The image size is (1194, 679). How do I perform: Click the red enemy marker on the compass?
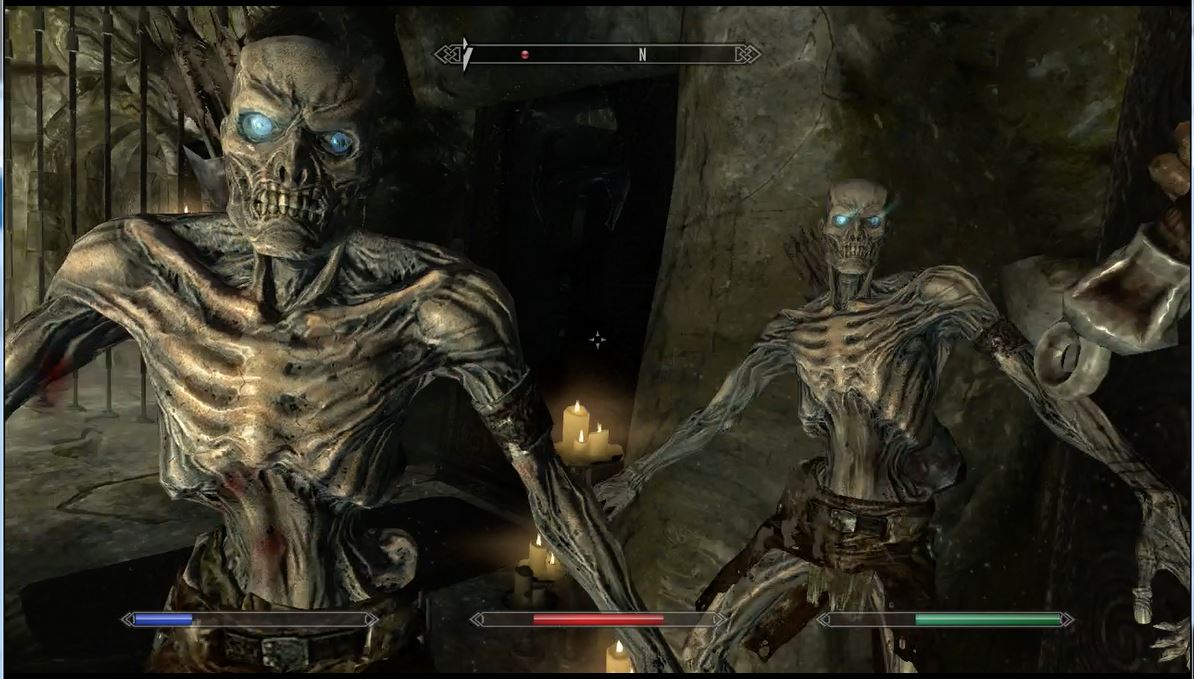coord(524,55)
